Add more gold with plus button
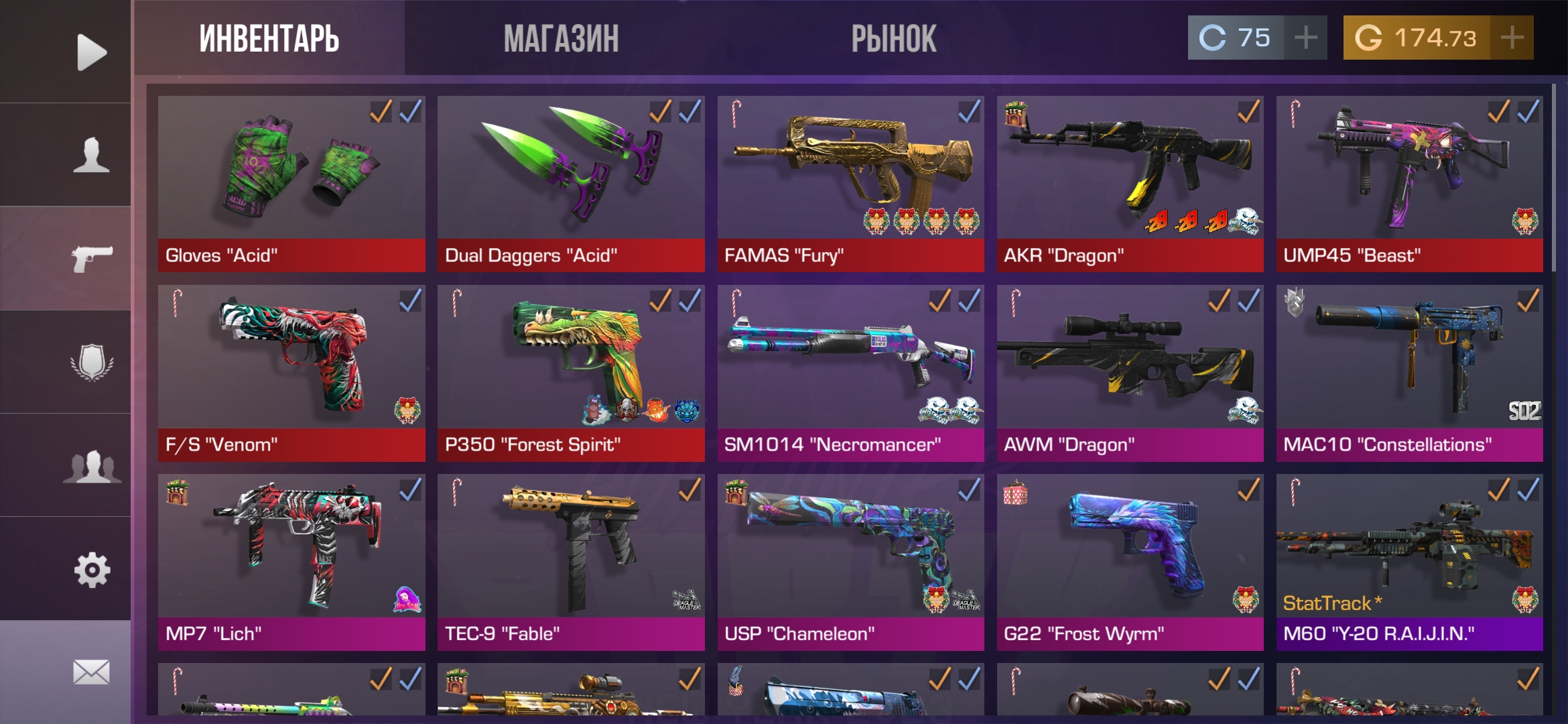 (1512, 38)
